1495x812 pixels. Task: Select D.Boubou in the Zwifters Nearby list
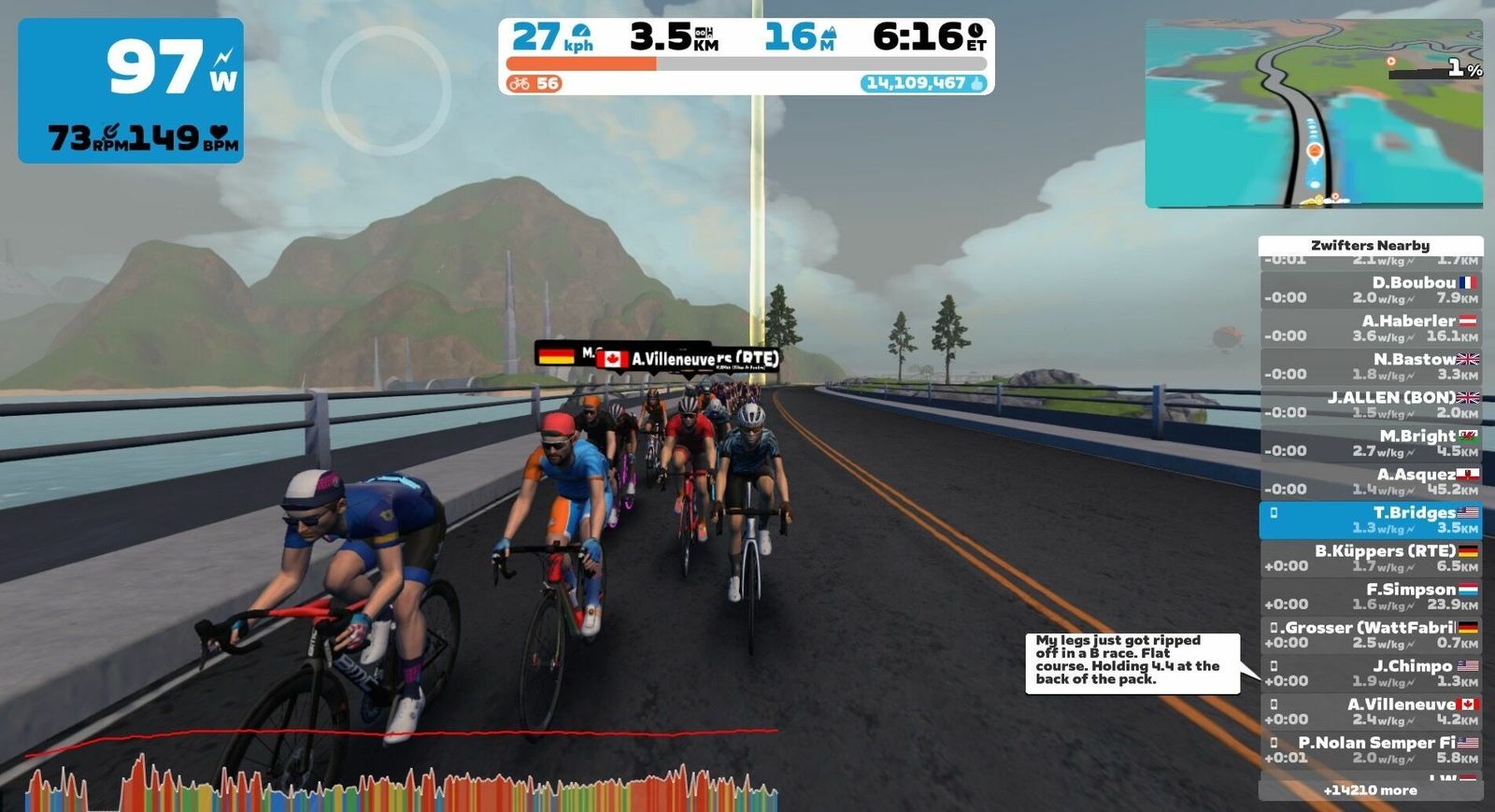point(1371,290)
